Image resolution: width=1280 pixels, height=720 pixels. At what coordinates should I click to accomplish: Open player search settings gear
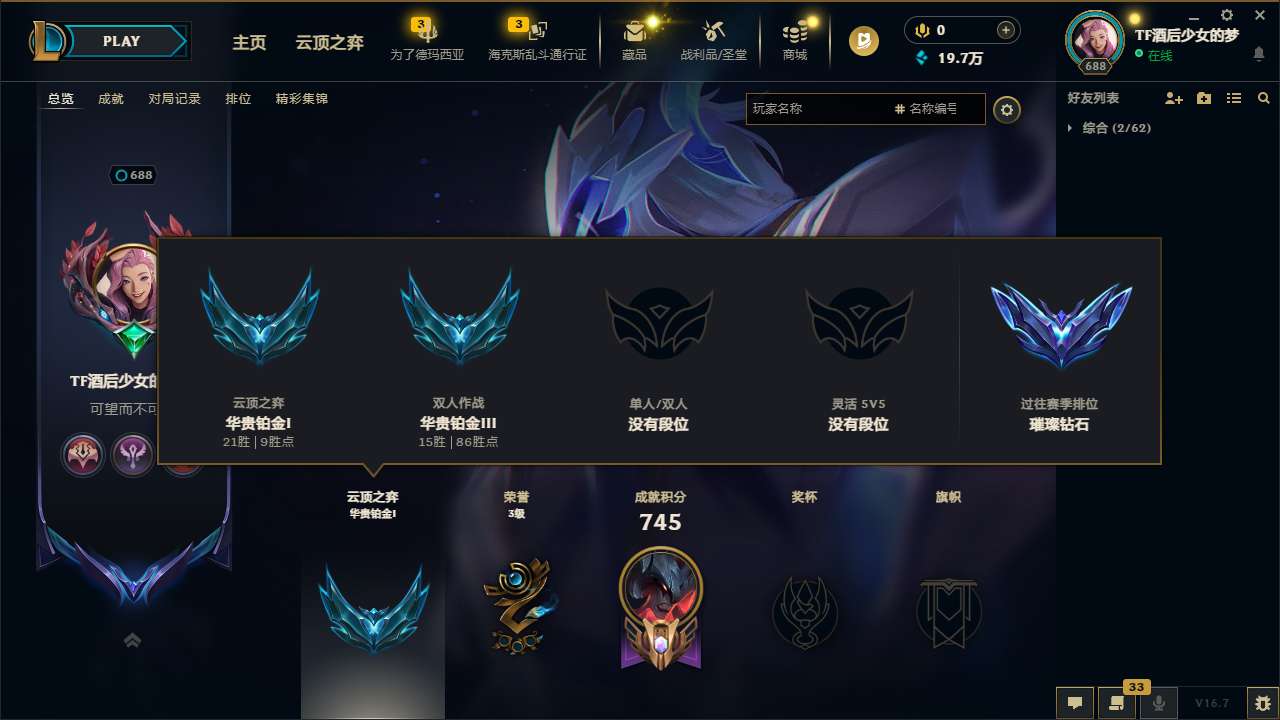click(x=1007, y=110)
